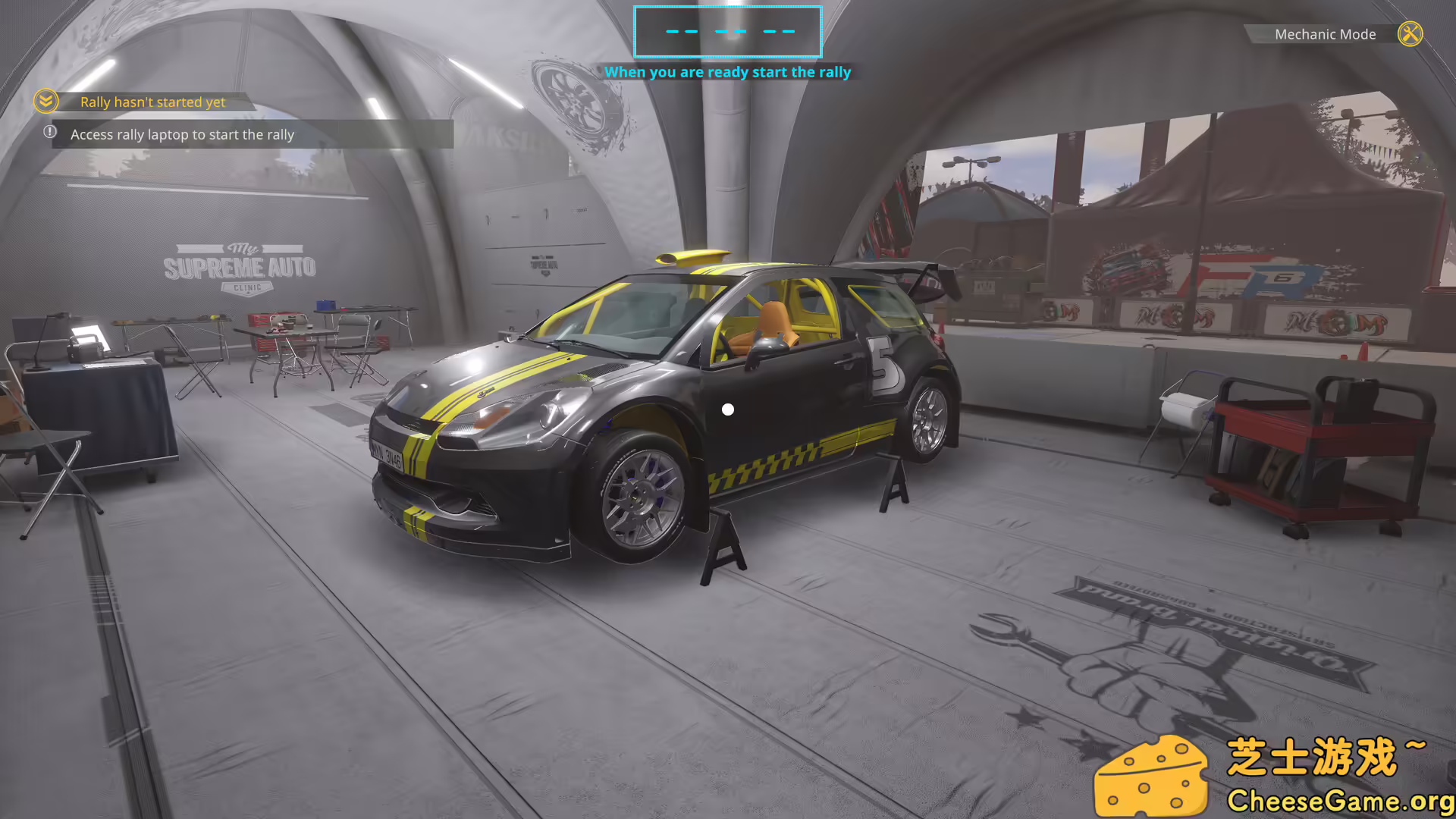This screenshot has height=819, width=1456.
Task: Click the Mechanic Mode wrench and screwdriver icon
Action: tap(1410, 34)
